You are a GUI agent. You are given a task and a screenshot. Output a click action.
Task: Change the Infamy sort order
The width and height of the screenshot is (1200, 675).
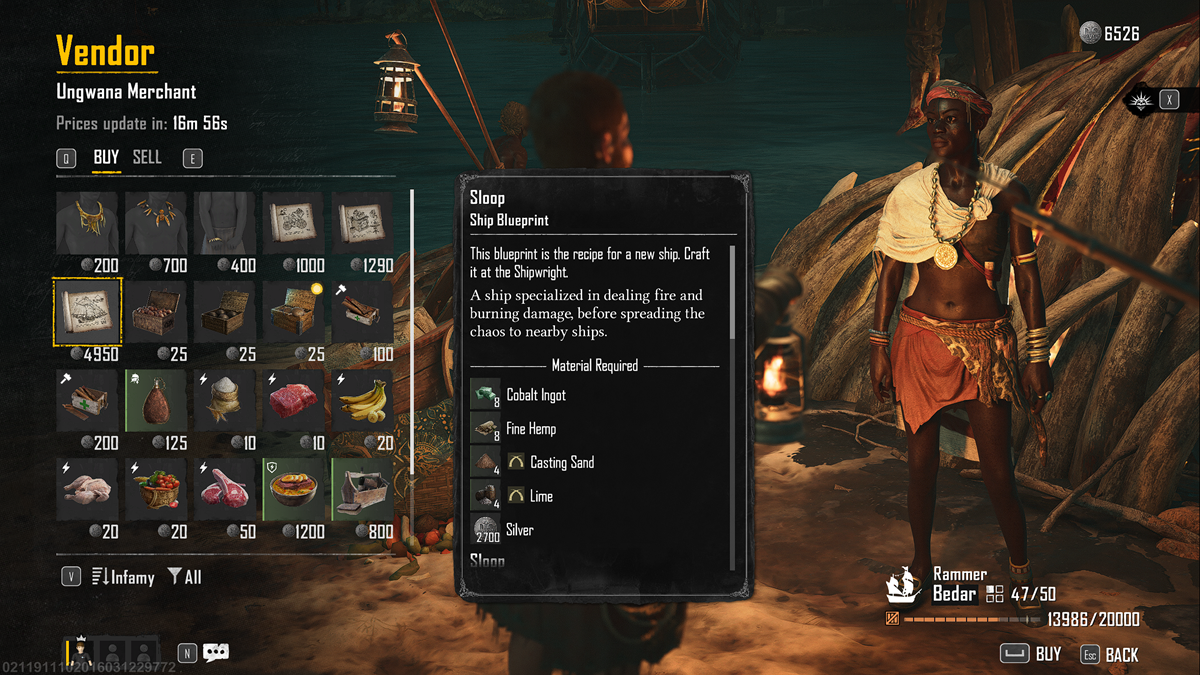123,577
